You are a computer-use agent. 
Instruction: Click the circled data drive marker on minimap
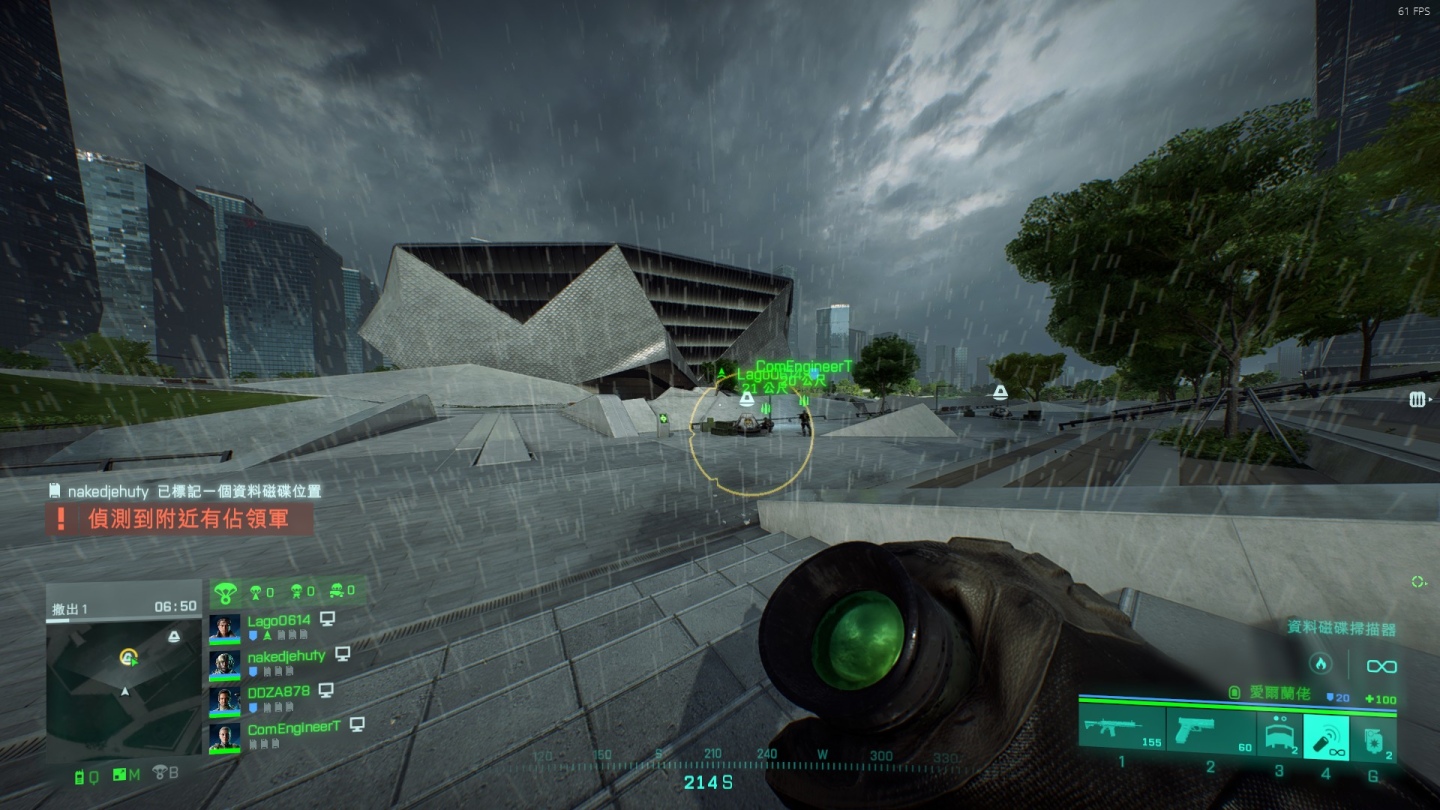click(x=128, y=657)
